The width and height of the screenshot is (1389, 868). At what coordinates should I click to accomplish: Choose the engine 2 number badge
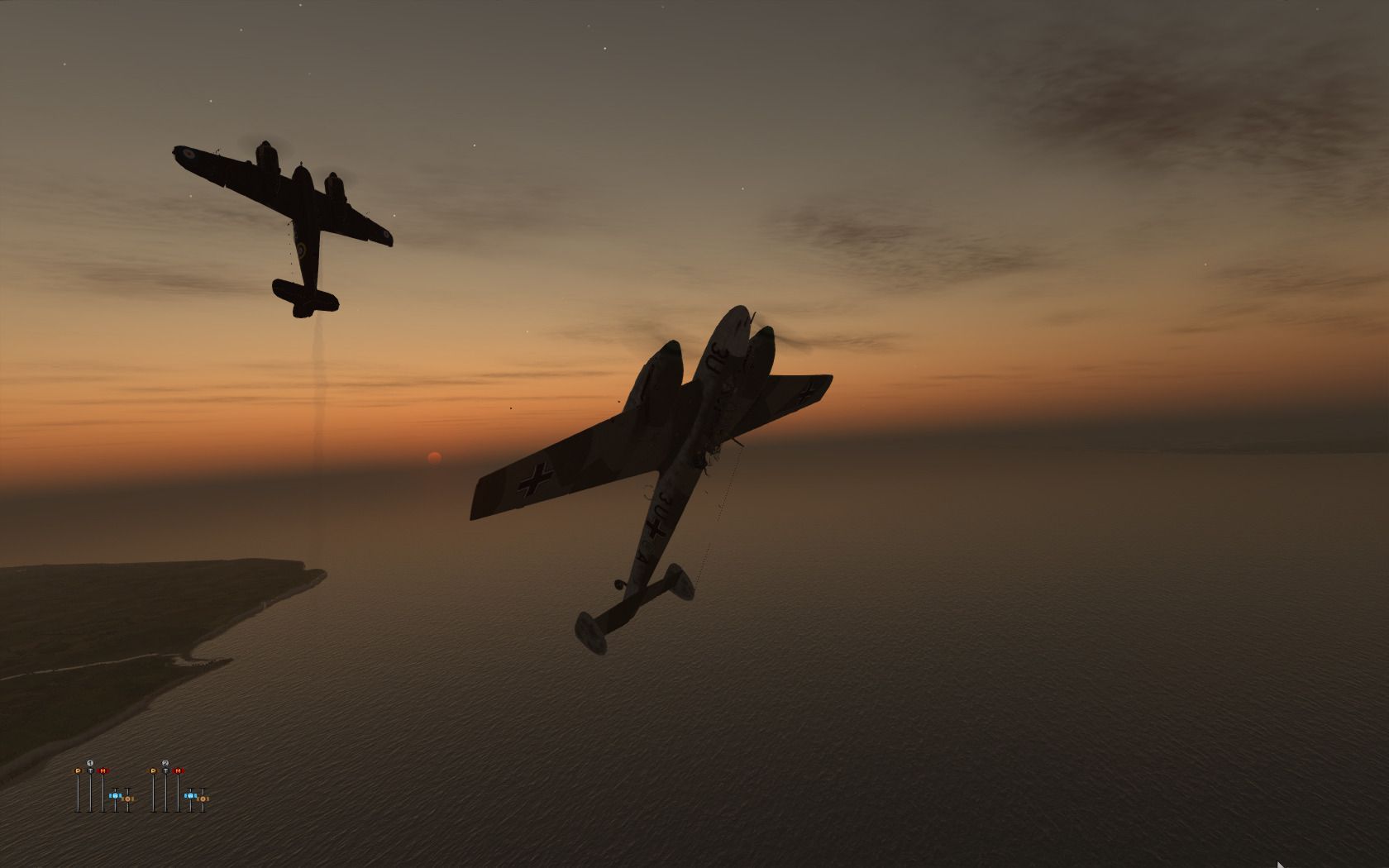click(165, 762)
